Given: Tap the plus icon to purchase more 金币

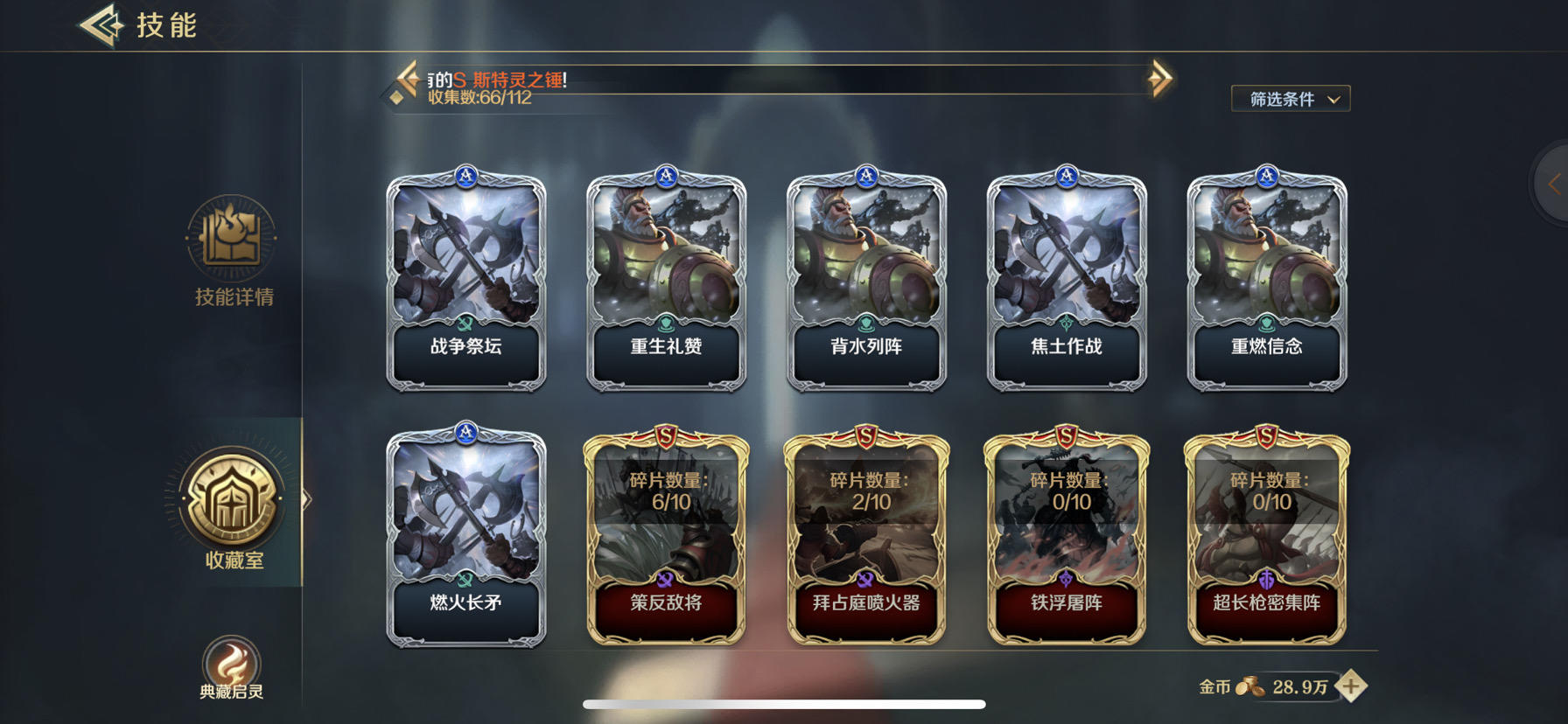Looking at the screenshot, I should click(1352, 687).
